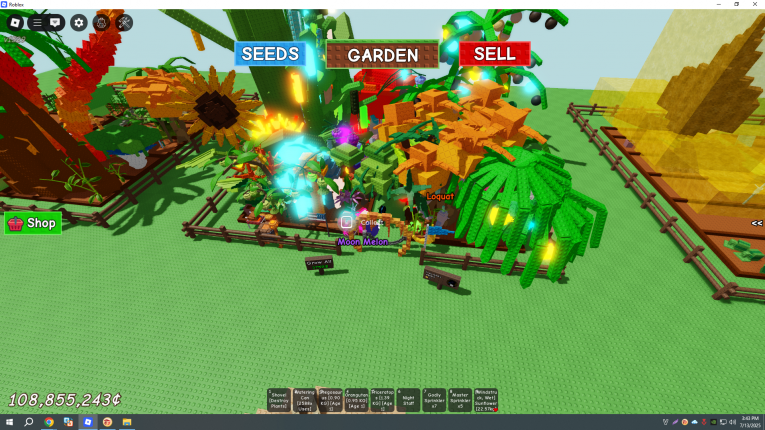Toggle the Roblox chat window
Viewport: 765px width, 430px height.
click(56, 22)
